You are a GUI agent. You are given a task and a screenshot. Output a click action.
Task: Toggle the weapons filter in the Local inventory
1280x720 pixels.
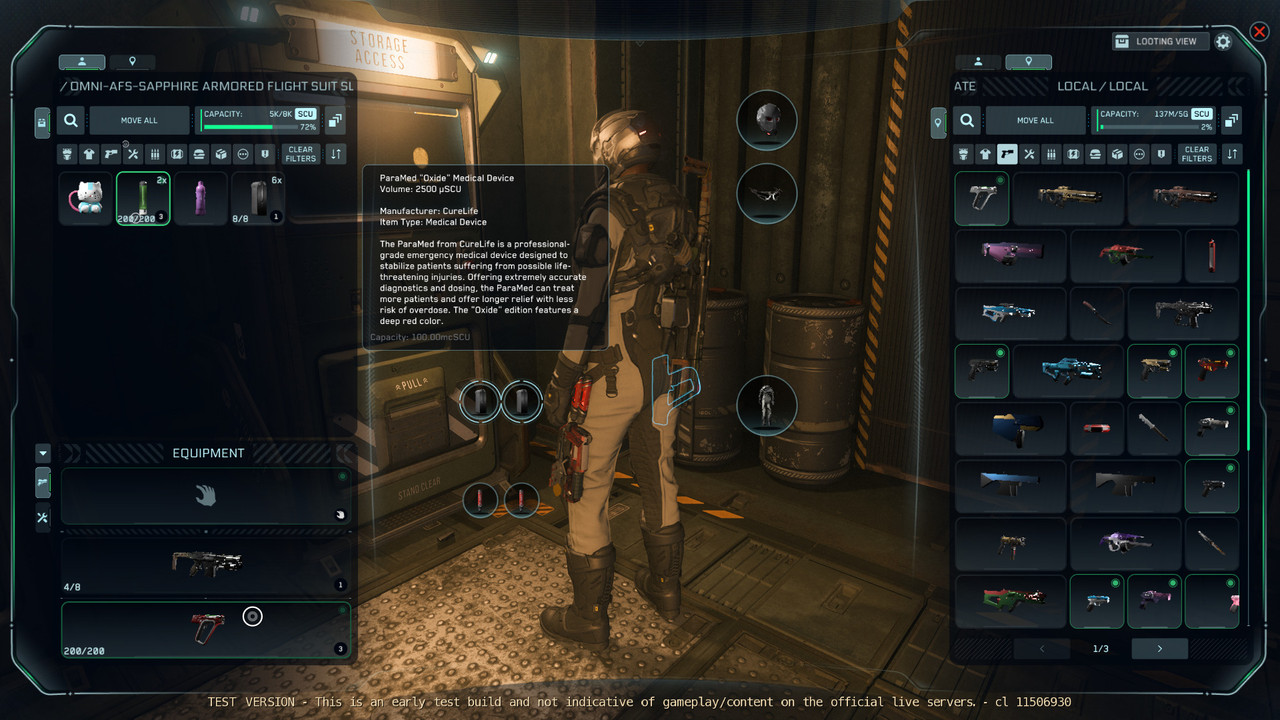[x=1008, y=154]
